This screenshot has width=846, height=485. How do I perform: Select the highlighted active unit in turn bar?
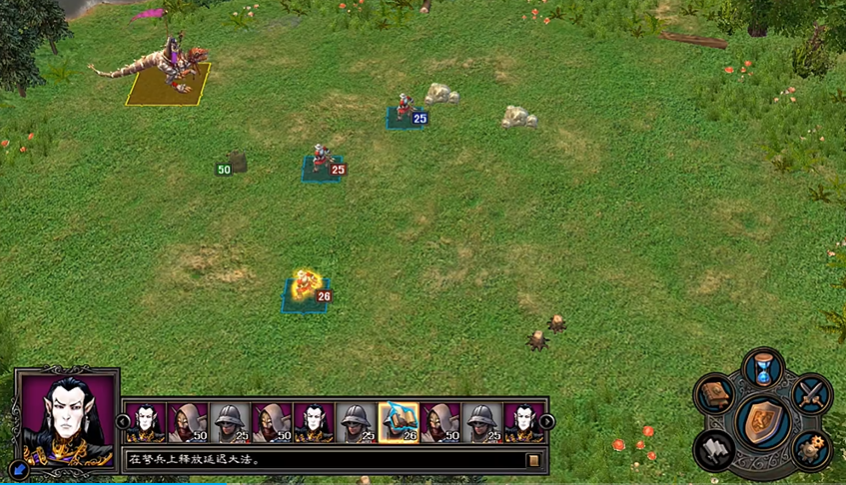click(x=398, y=422)
